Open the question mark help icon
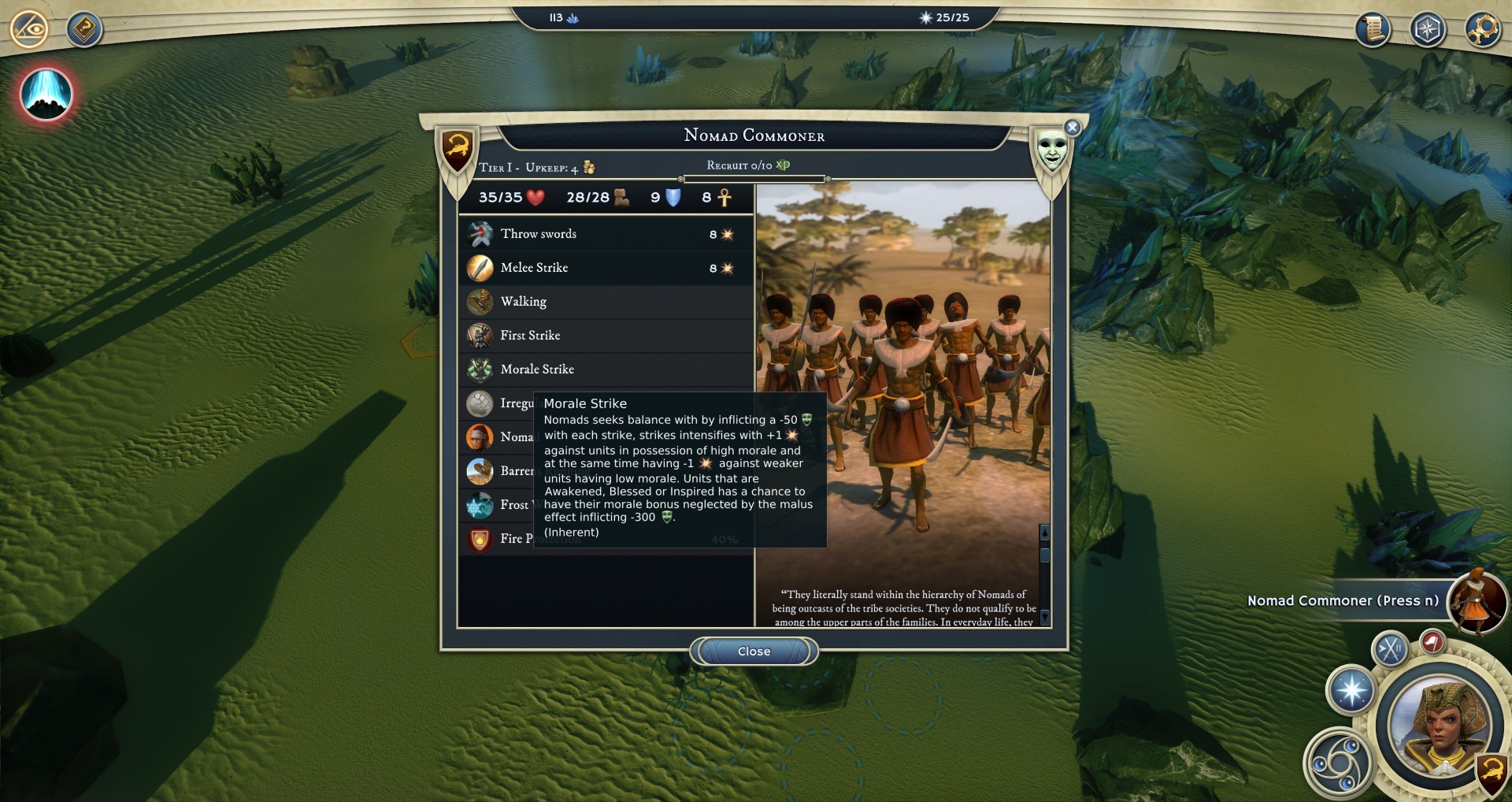This screenshot has width=1512, height=802. [84, 30]
